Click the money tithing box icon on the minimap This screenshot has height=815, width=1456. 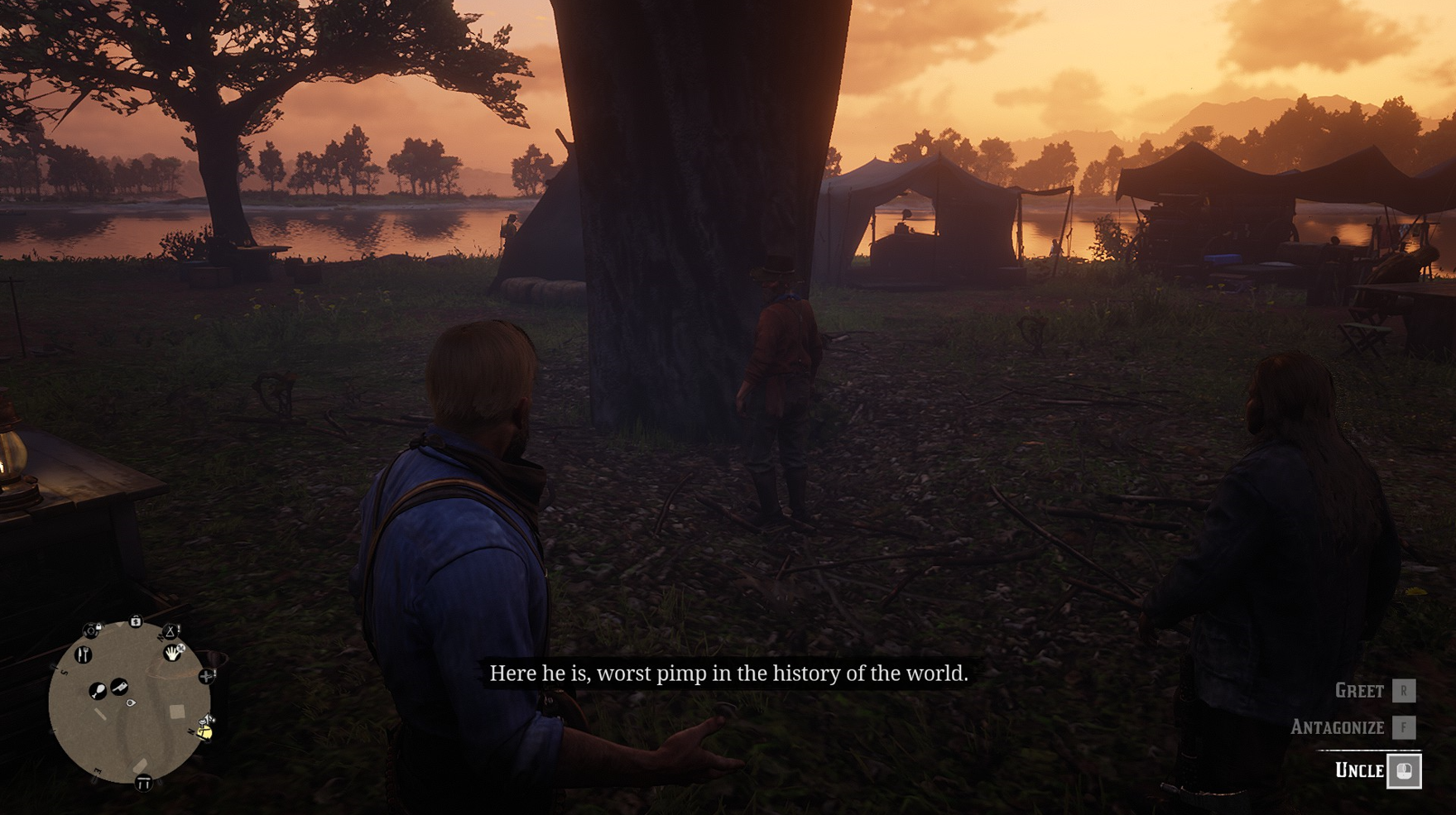click(136, 620)
